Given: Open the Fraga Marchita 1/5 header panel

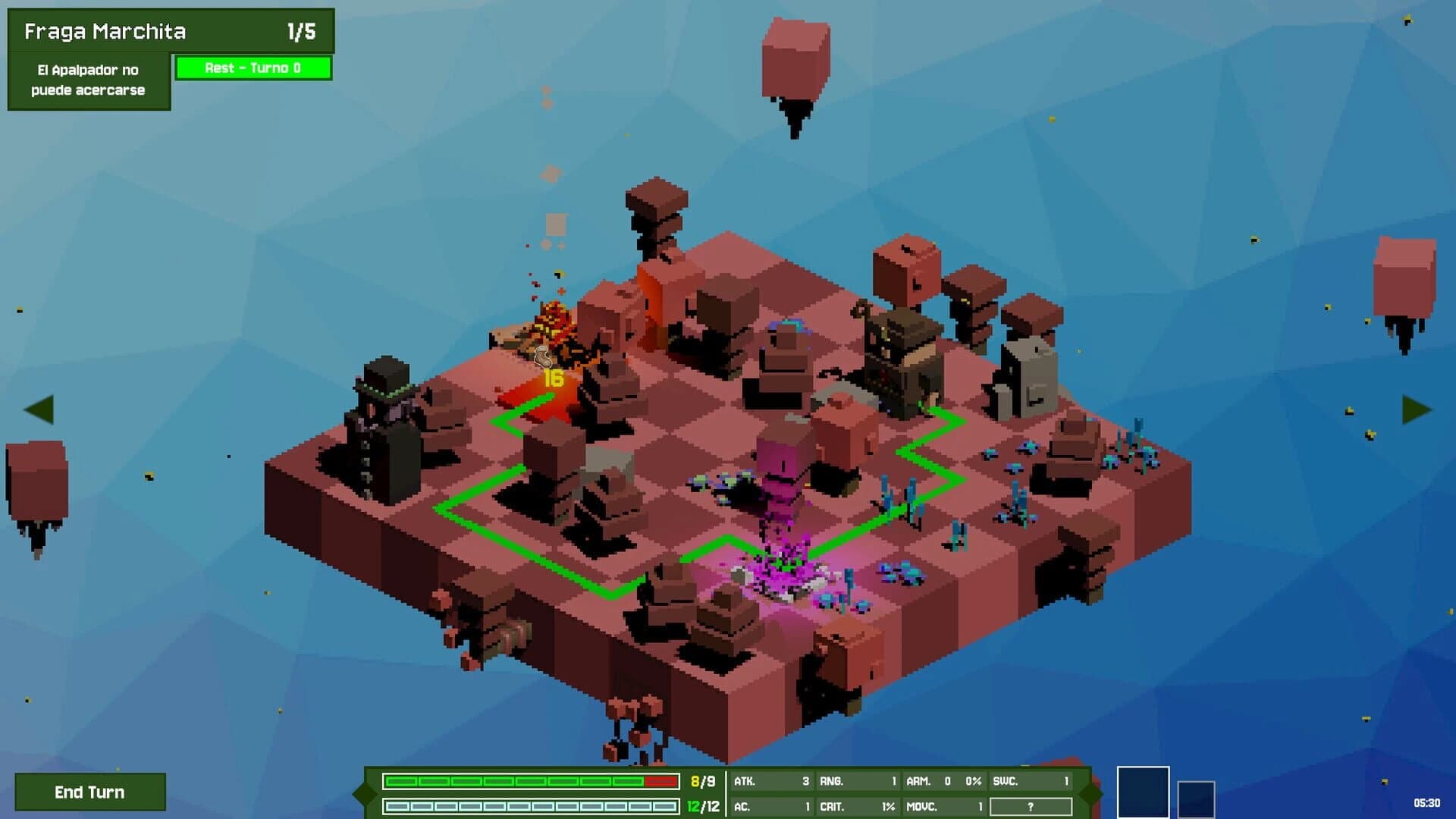Looking at the screenshot, I should click(171, 30).
